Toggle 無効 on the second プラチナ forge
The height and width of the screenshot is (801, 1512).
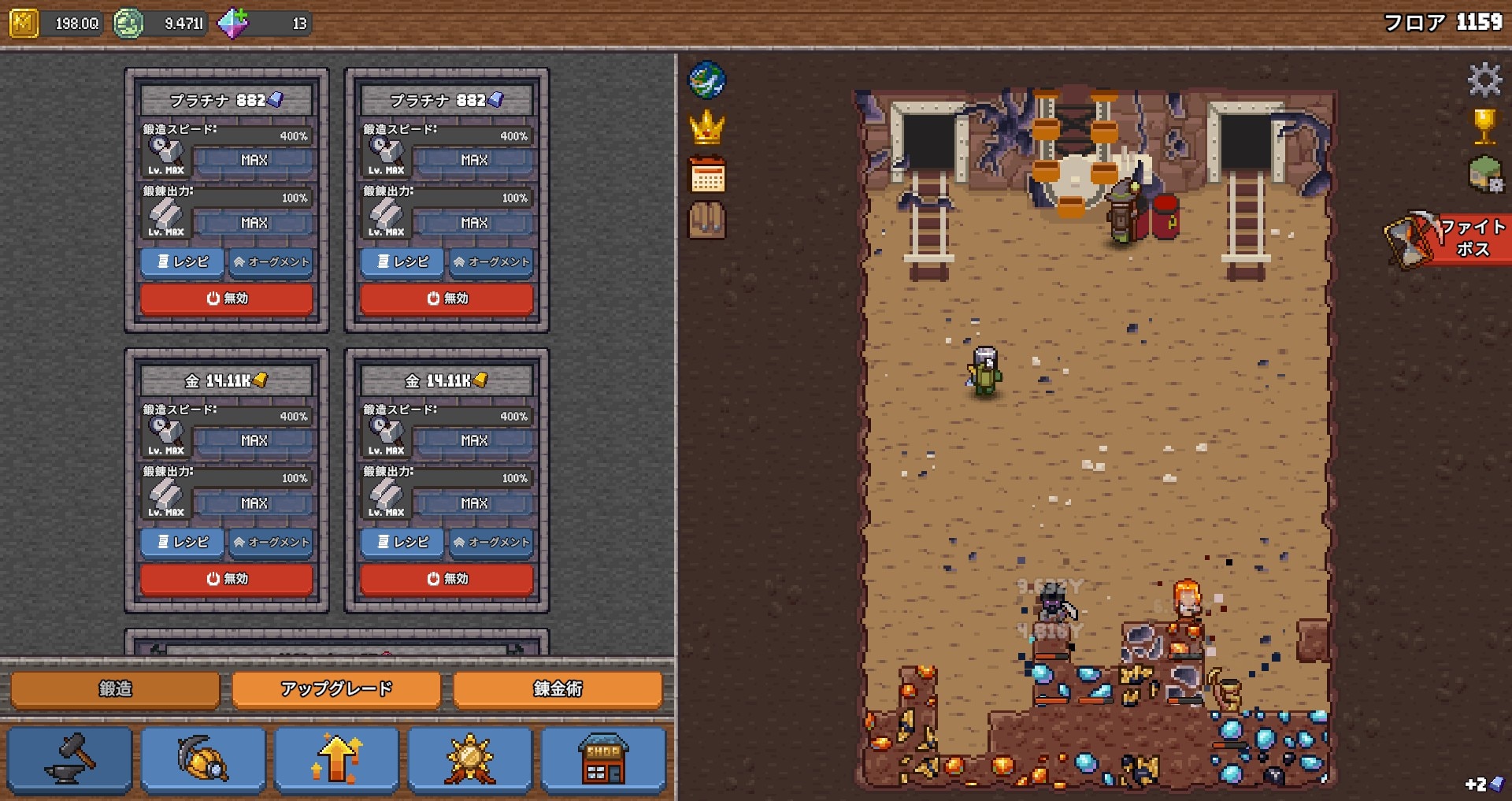(446, 299)
